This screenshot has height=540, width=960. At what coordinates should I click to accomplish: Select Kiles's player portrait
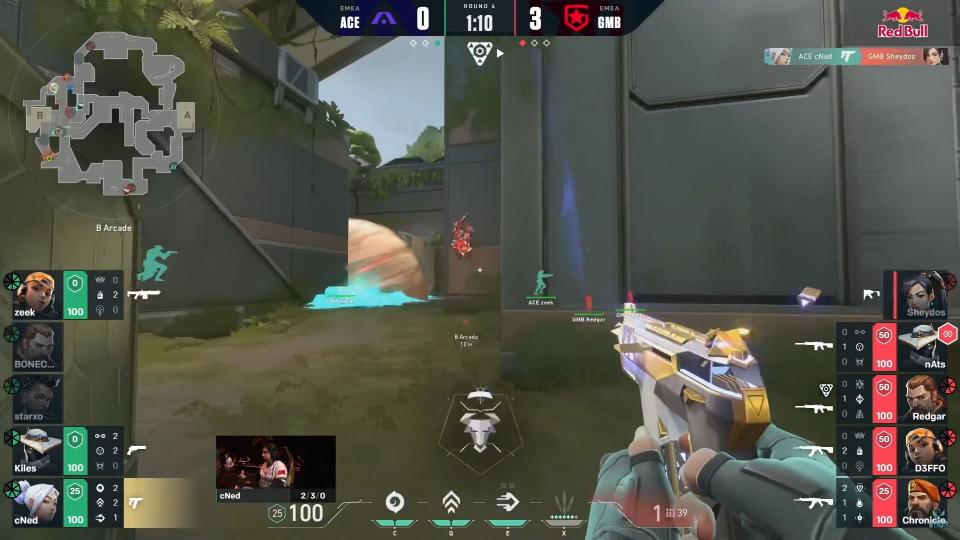(38, 450)
